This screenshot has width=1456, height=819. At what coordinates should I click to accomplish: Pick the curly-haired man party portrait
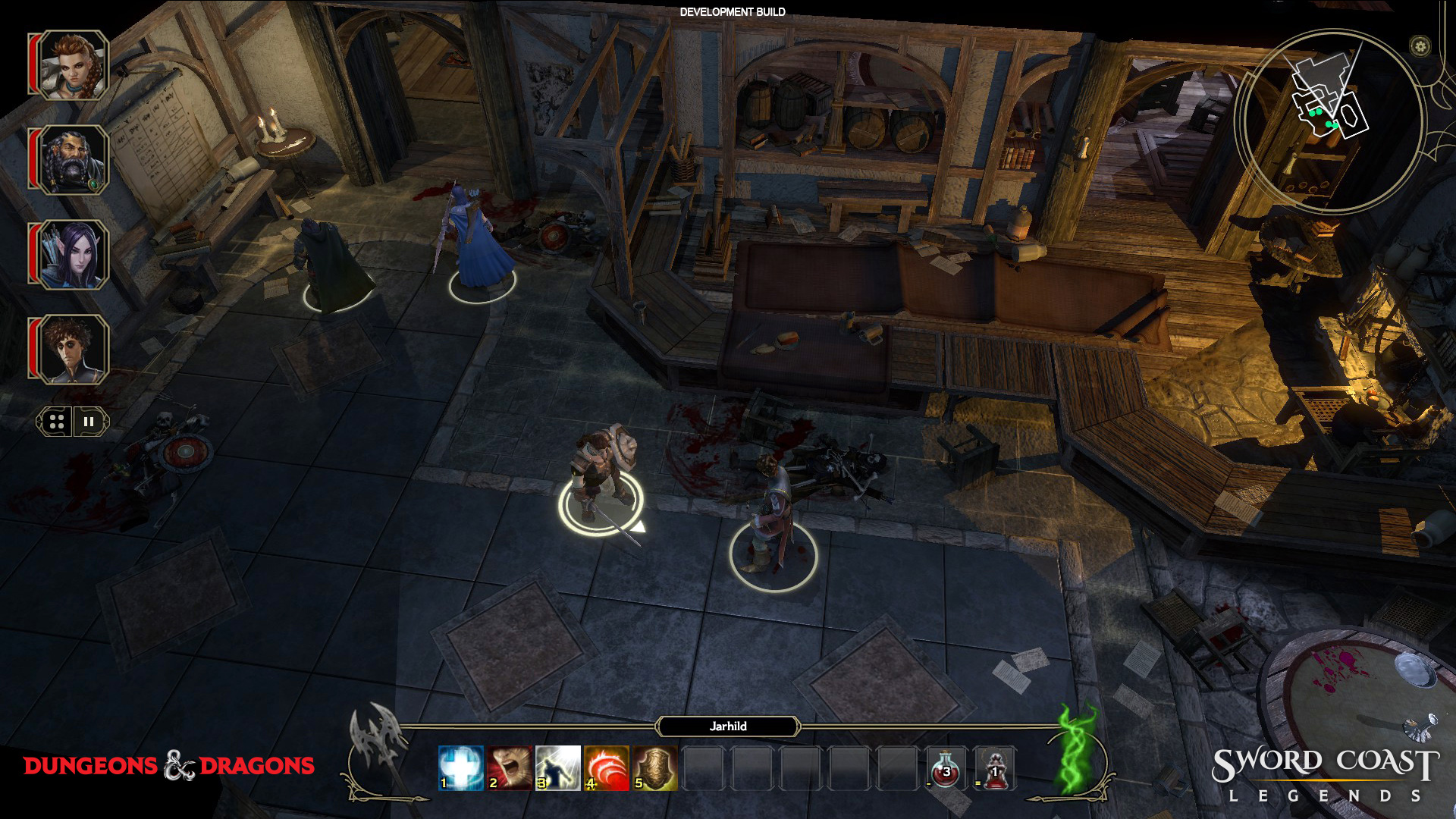[73, 350]
